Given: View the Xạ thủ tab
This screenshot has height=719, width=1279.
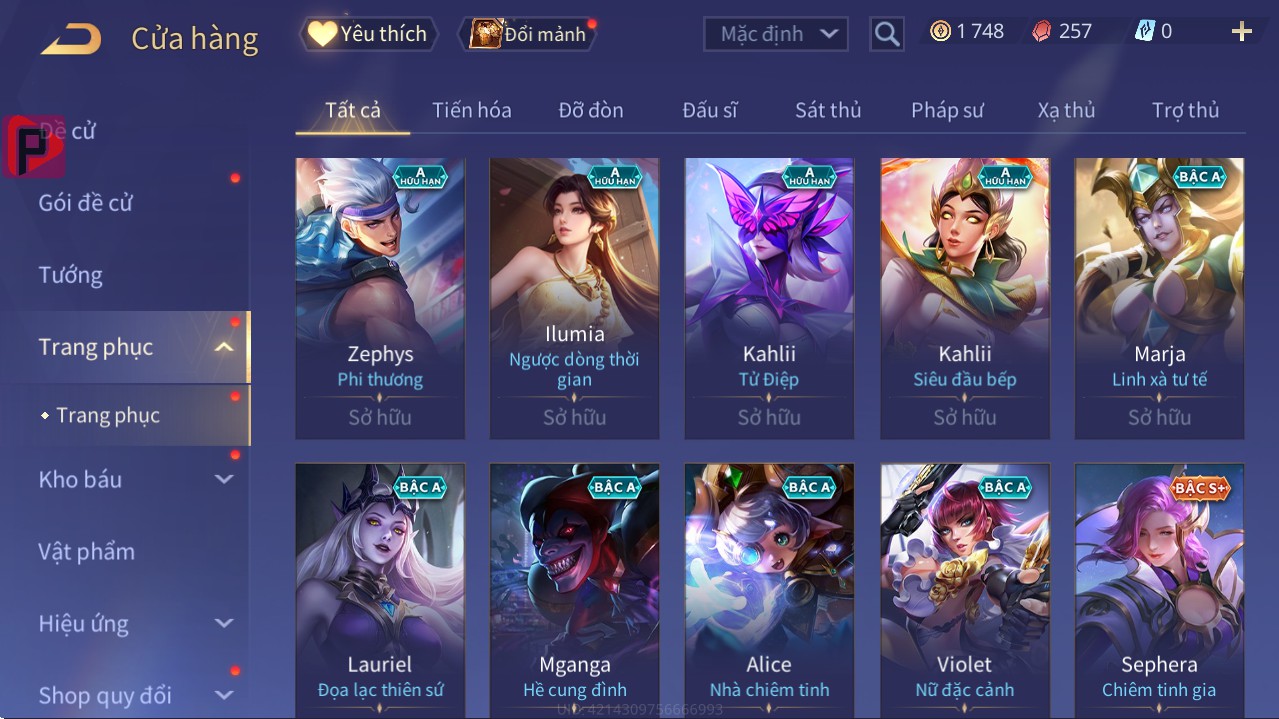Looking at the screenshot, I should tap(1066, 110).
